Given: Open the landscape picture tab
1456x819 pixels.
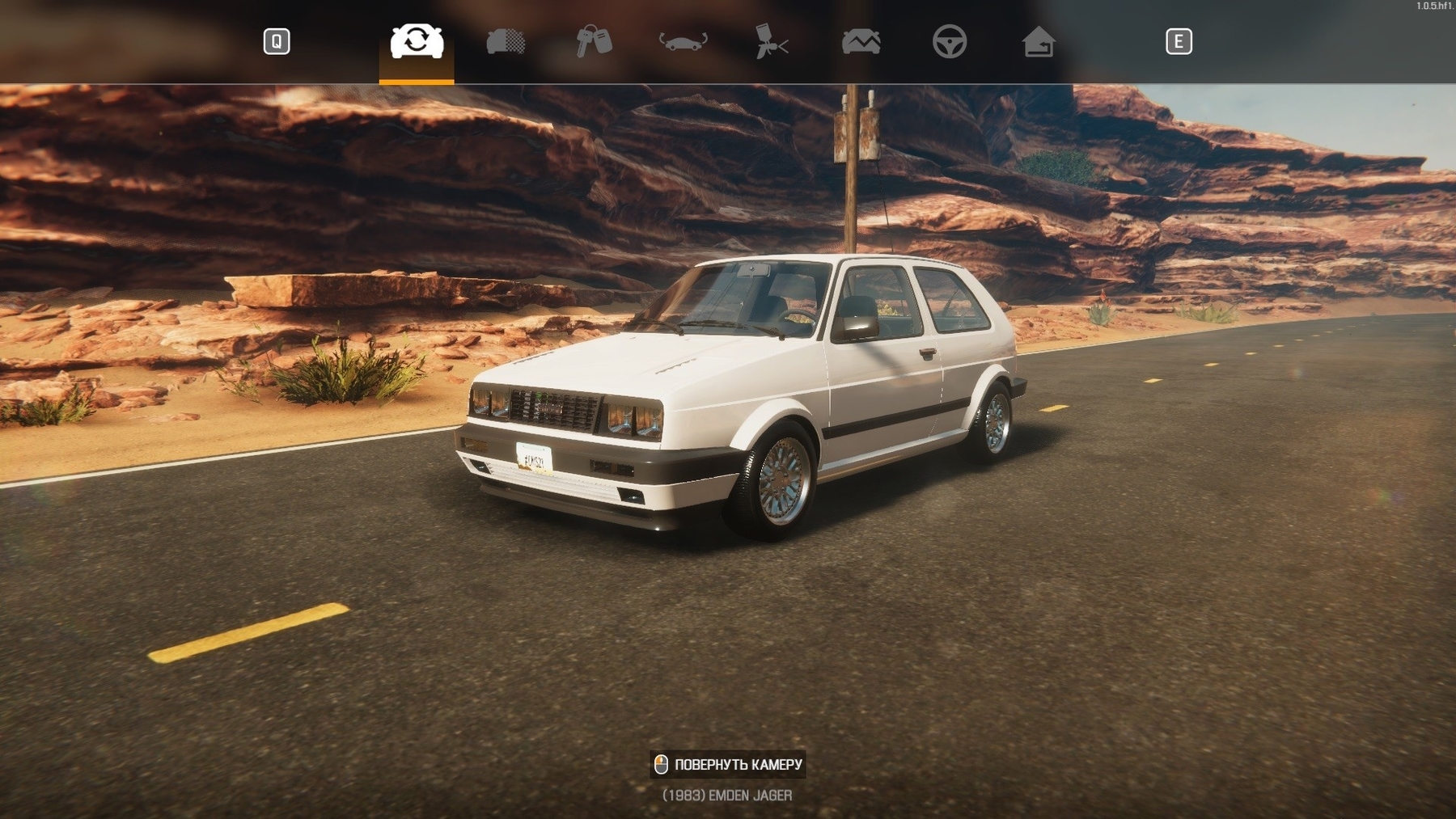Looking at the screenshot, I should [x=861, y=41].
